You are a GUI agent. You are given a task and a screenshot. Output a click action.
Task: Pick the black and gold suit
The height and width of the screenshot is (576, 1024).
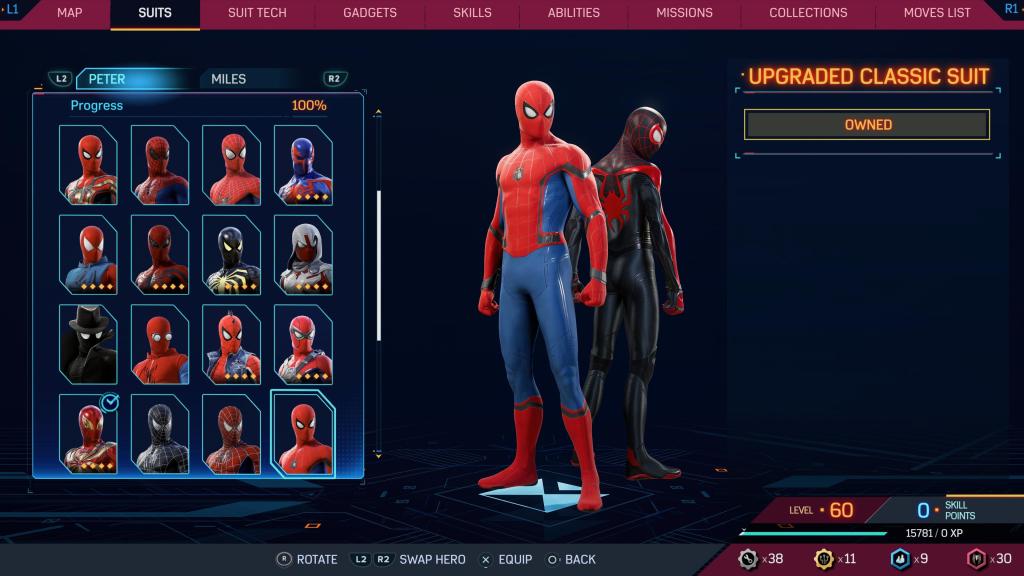click(231, 254)
